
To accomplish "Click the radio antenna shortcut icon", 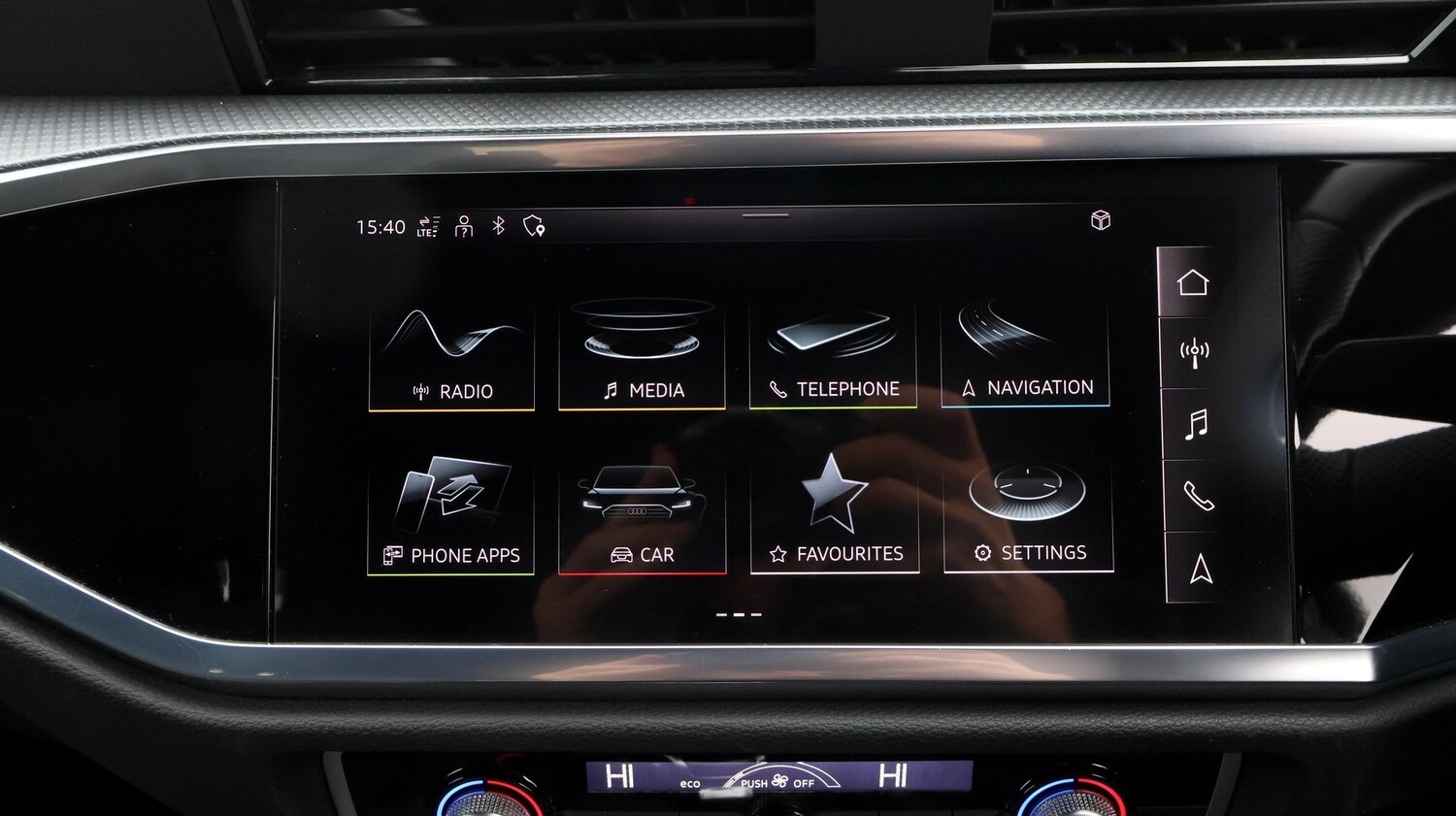I will [x=1194, y=353].
